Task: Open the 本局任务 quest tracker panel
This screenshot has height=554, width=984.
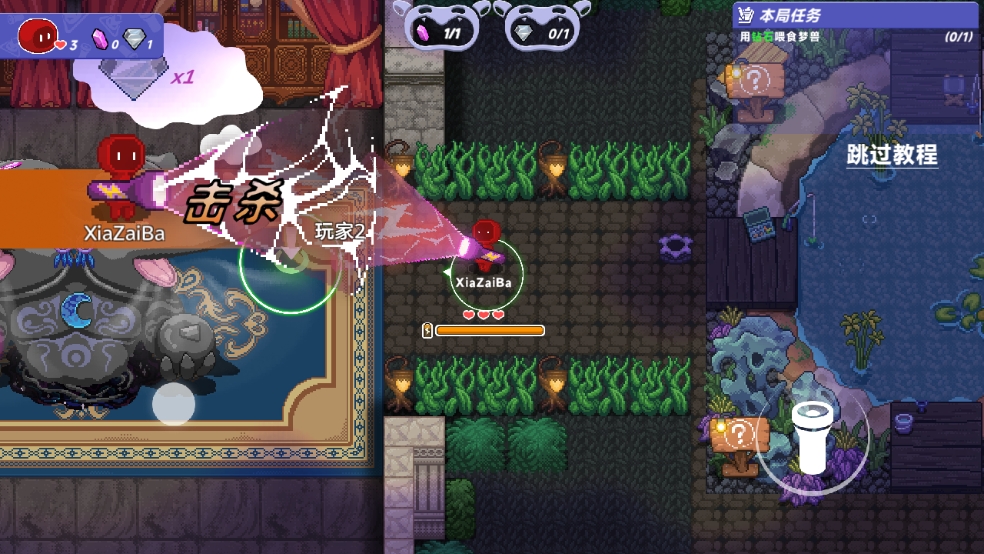Action: pos(855,25)
